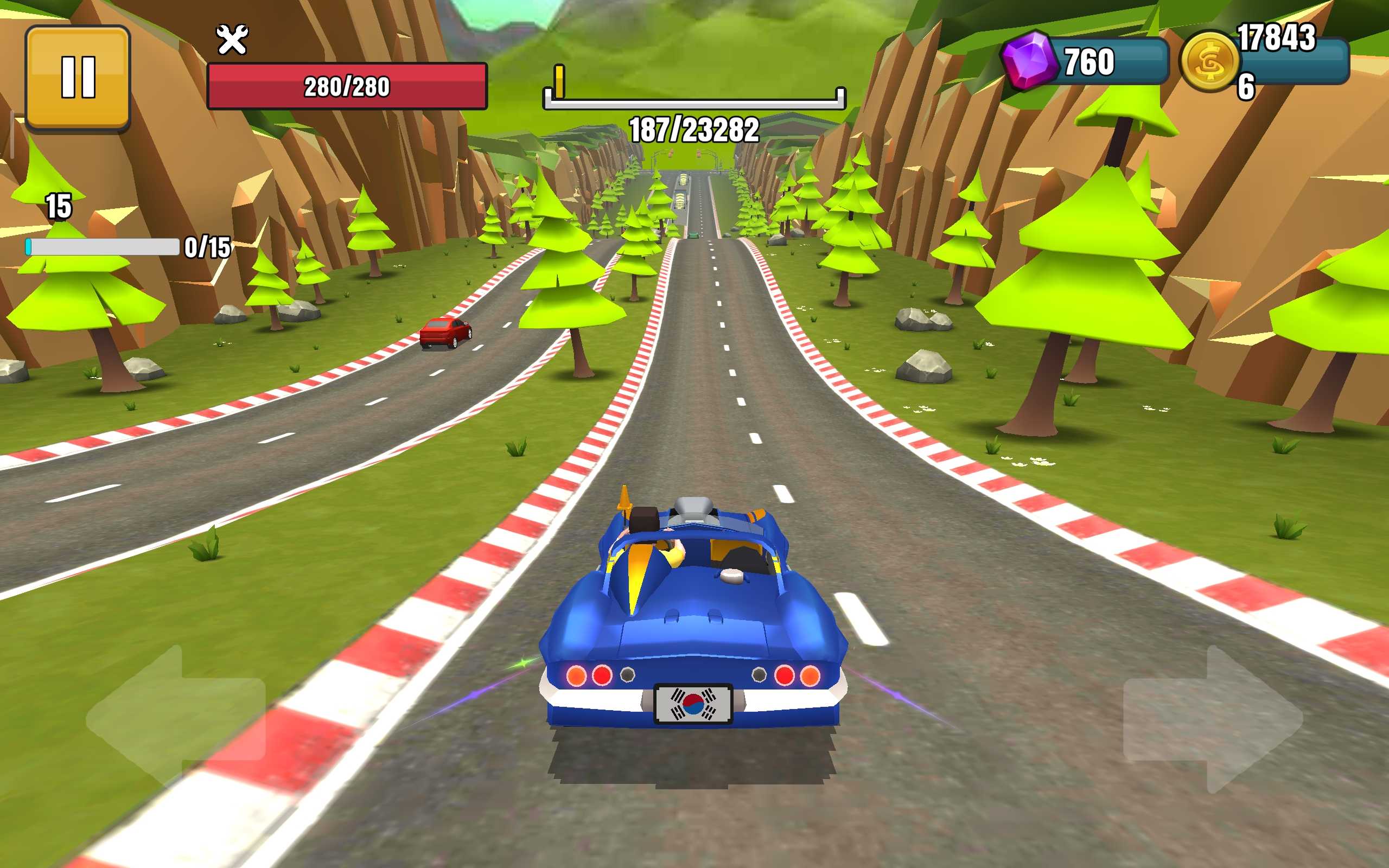The height and width of the screenshot is (868, 1389).
Task: Pause the game with the yellow button
Action: pyautogui.click(x=78, y=78)
